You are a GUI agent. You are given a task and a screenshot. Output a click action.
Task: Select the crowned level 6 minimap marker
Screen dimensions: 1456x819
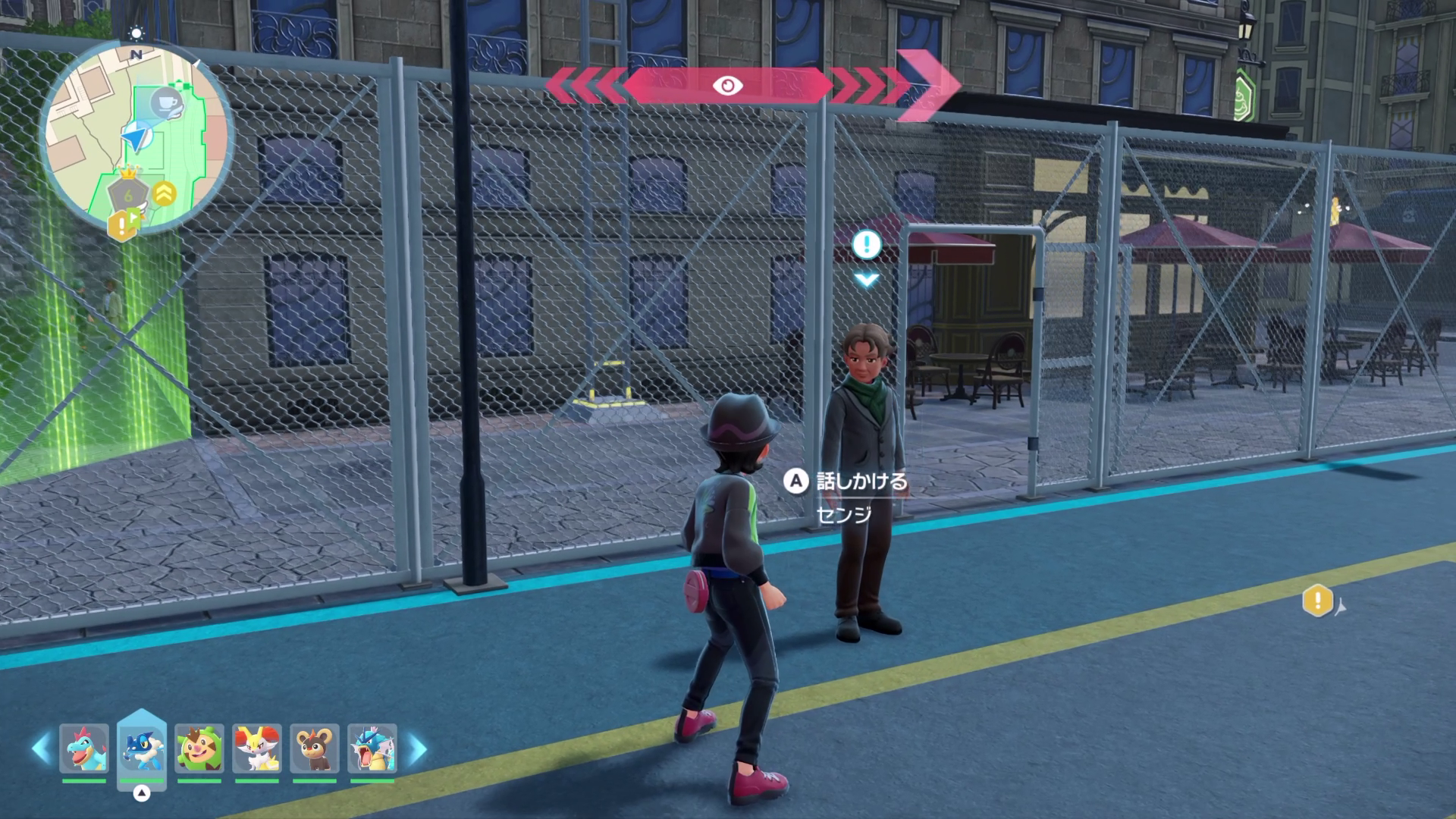click(x=129, y=193)
